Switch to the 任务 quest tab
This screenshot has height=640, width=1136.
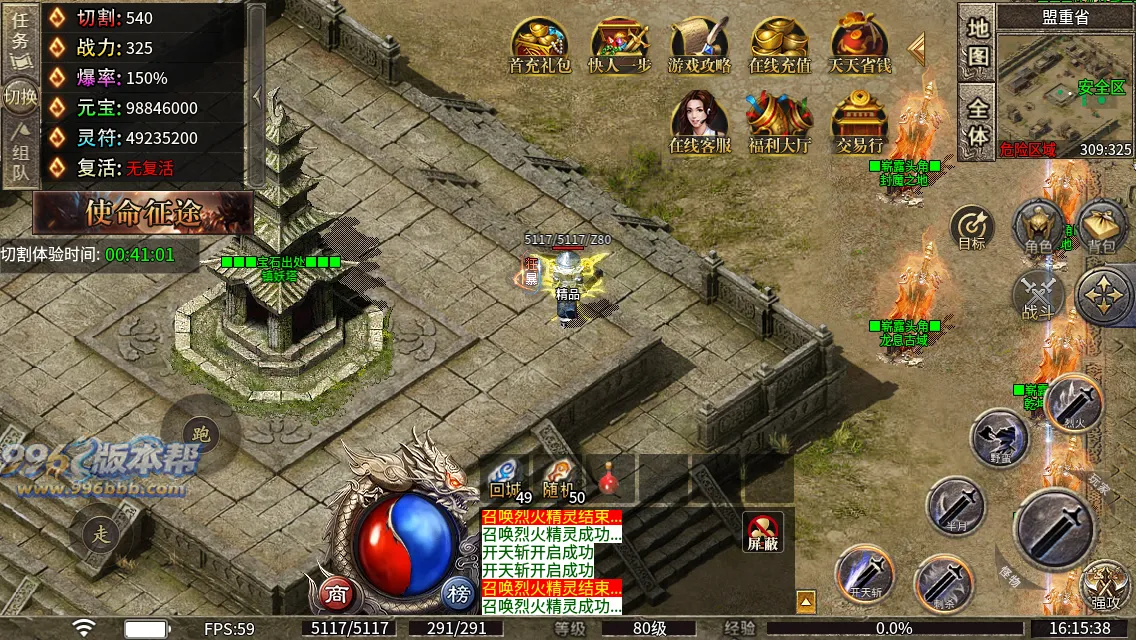coord(19,37)
